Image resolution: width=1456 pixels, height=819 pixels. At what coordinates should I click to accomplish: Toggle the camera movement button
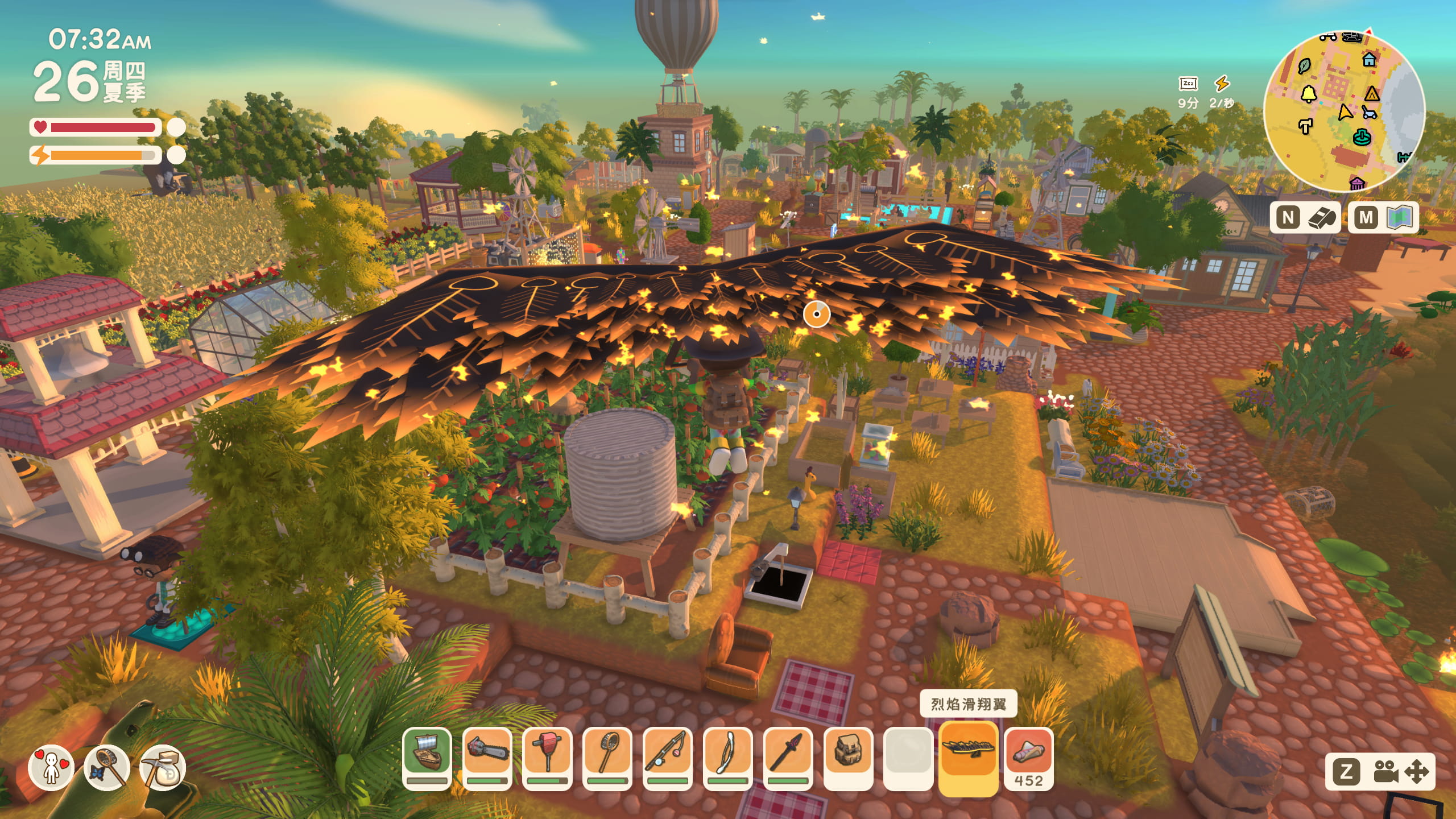click(x=1380, y=772)
